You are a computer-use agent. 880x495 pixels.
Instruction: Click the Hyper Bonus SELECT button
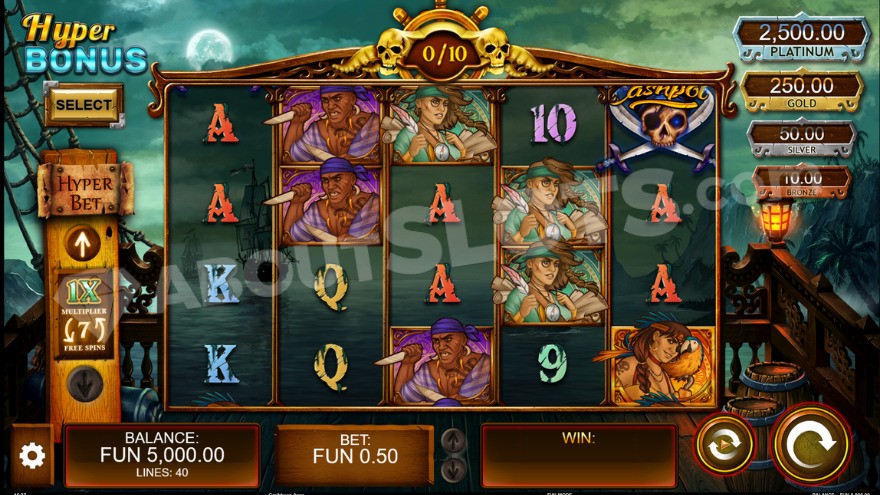[x=84, y=104]
